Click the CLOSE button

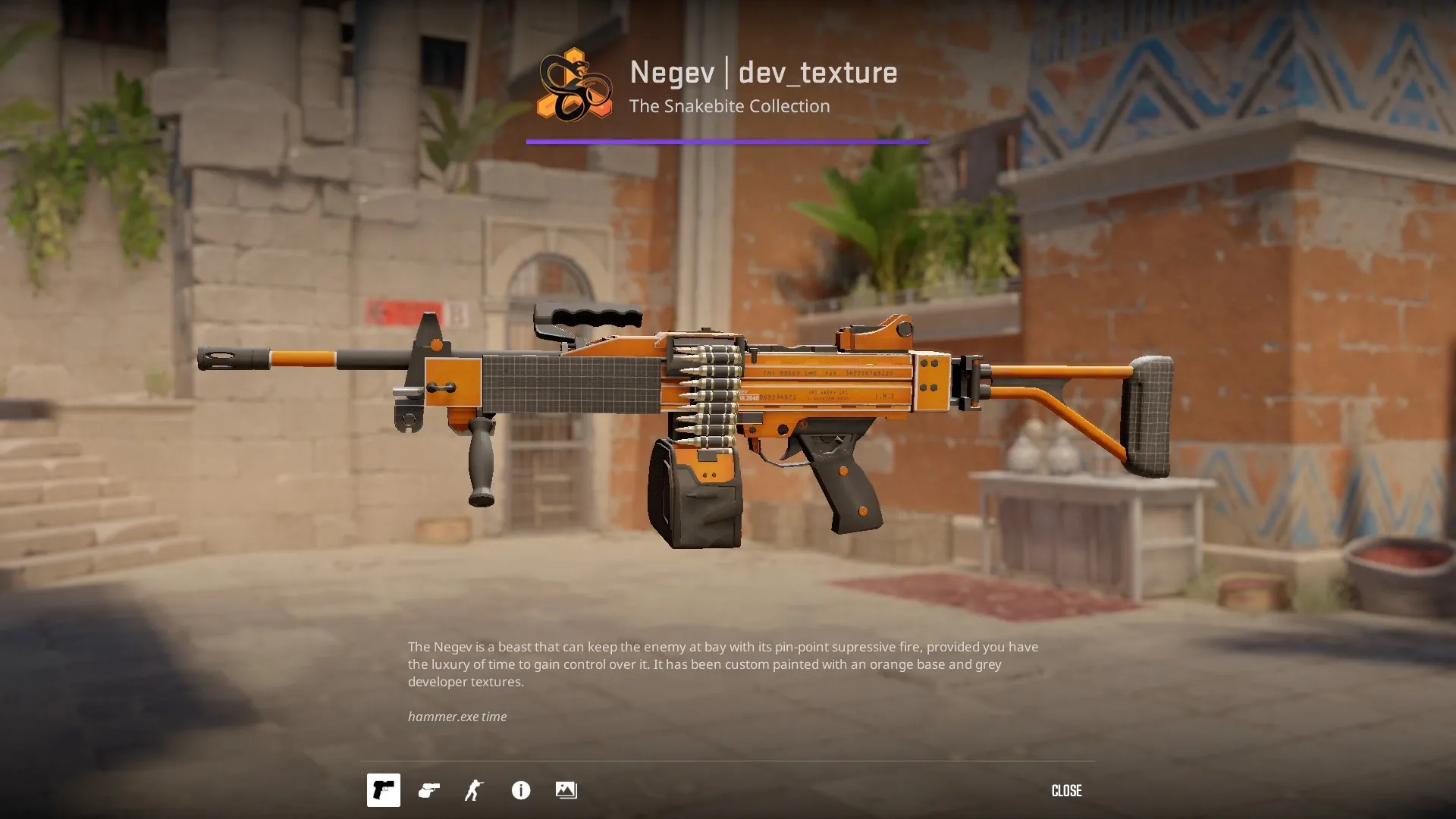[1066, 791]
